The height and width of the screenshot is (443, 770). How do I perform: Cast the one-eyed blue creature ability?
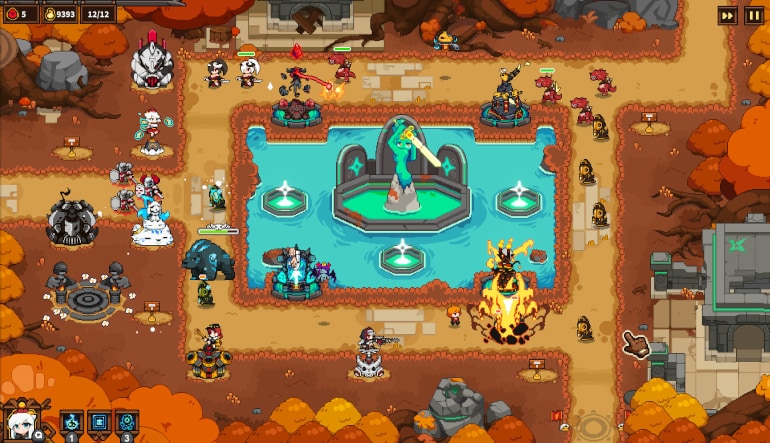pyautogui.click(x=127, y=423)
